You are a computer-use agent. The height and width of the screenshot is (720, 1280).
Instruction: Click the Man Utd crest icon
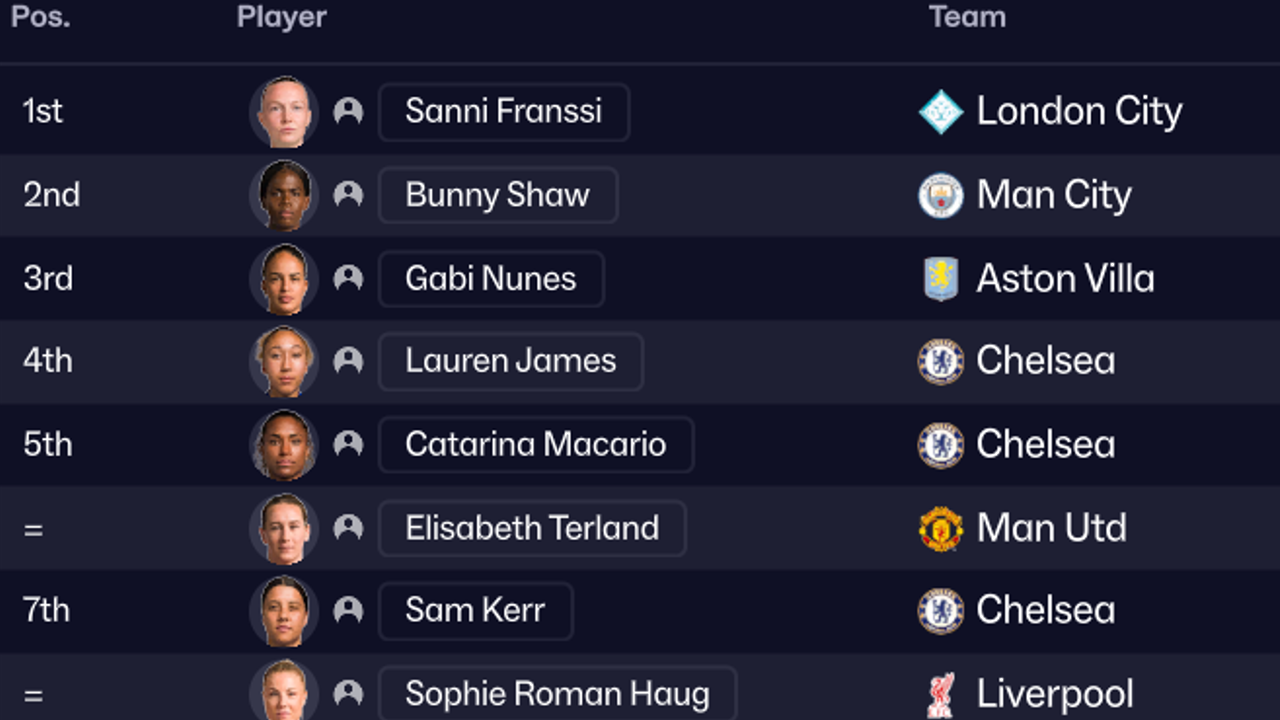coord(942,528)
